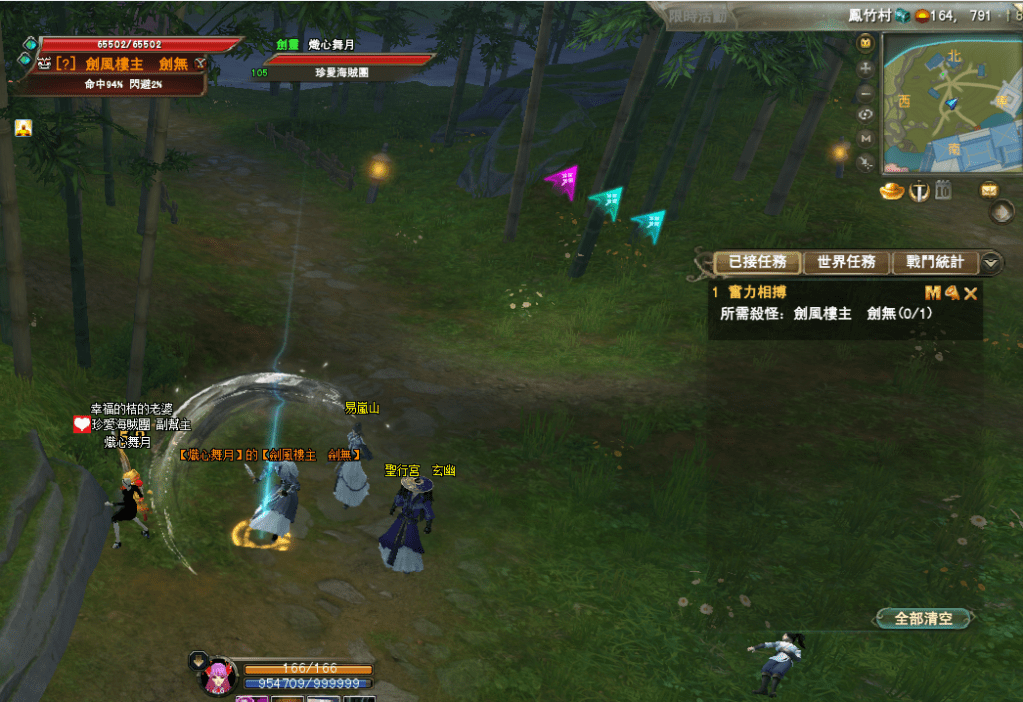Switch to the 已接任務 tab
This screenshot has width=1023, height=702.
point(758,262)
